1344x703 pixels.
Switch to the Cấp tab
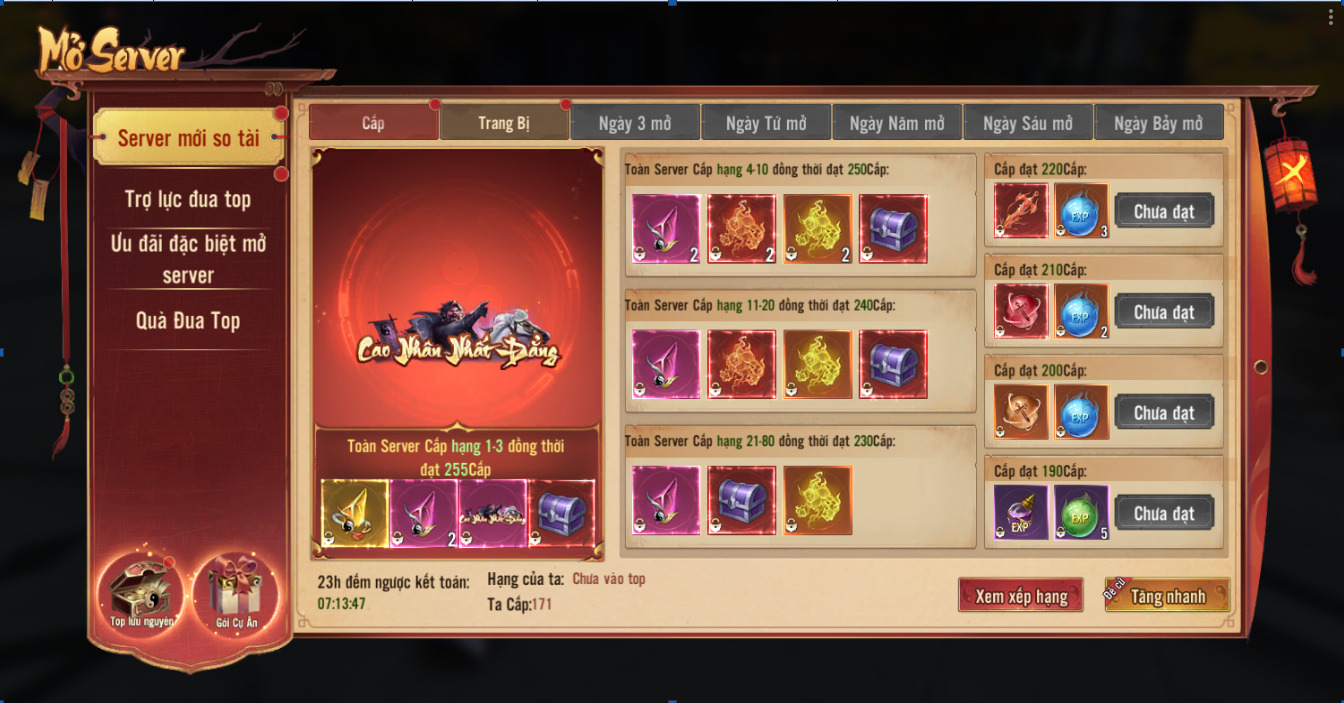click(373, 123)
